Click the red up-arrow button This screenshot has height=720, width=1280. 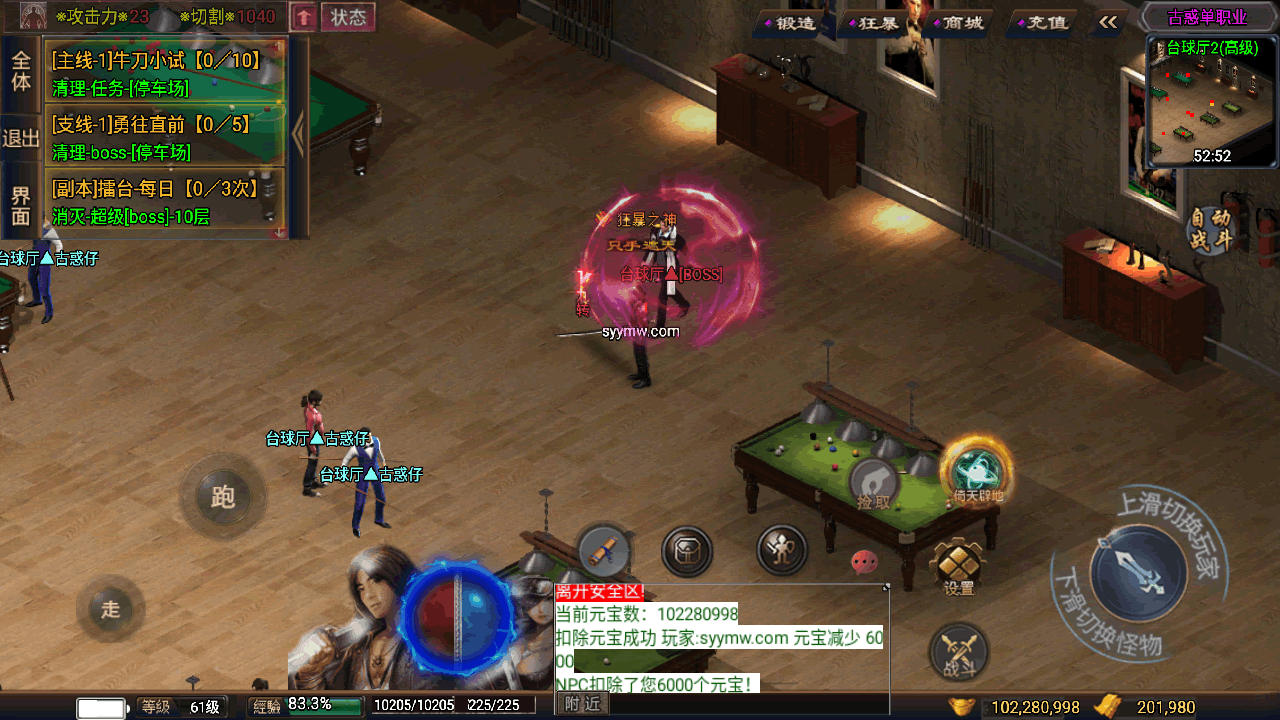click(304, 17)
